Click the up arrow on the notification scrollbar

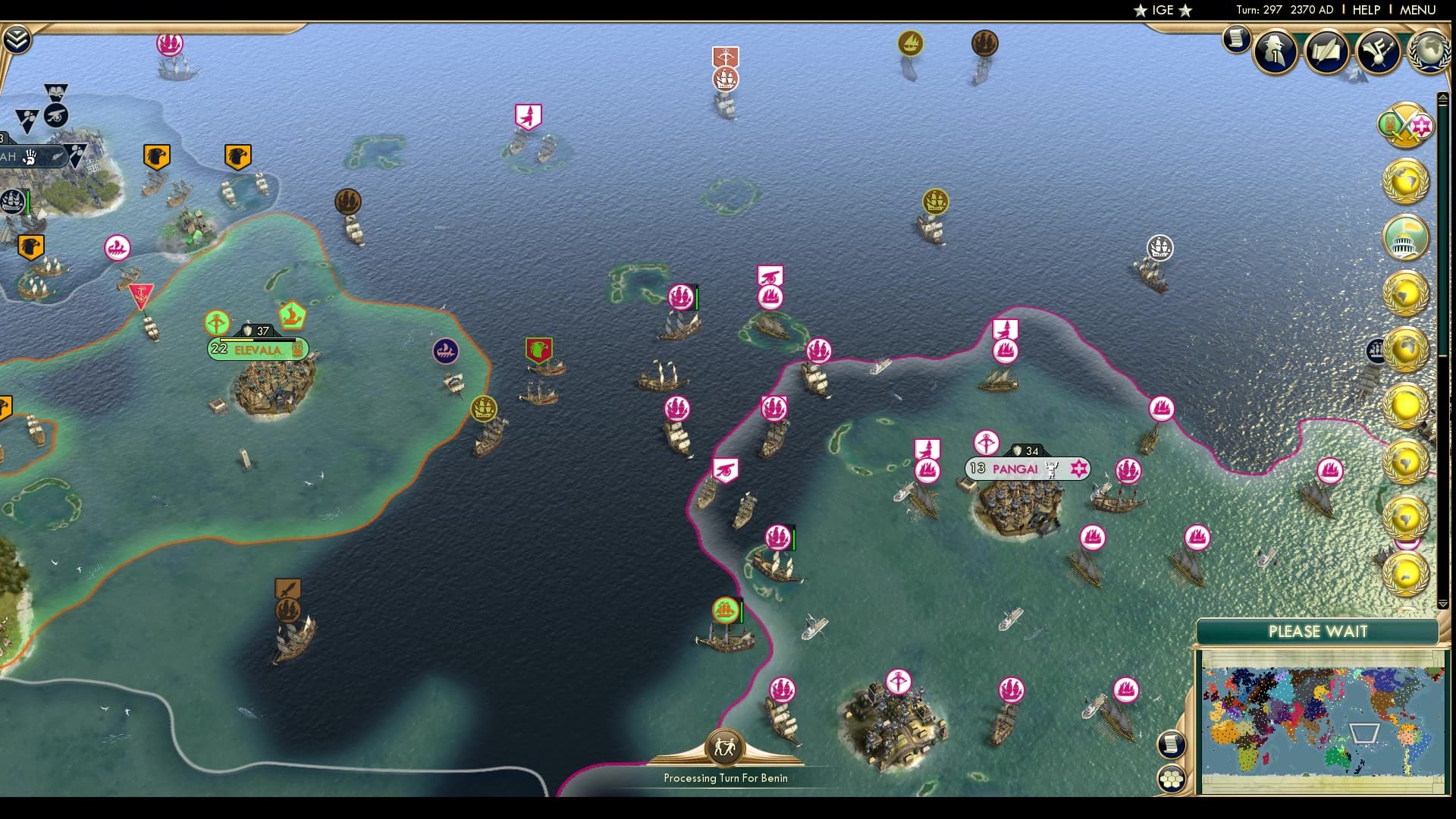1442,96
